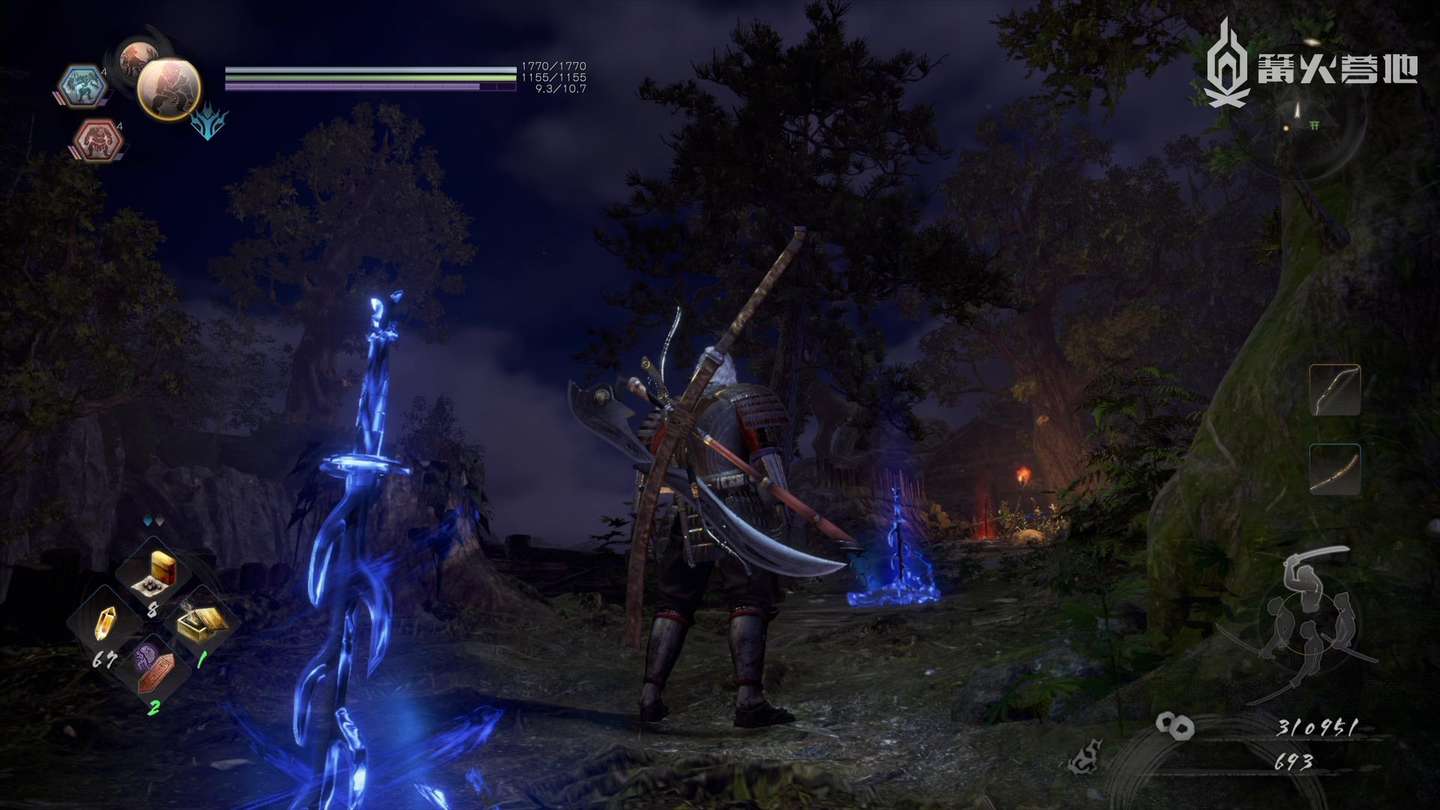Equip the bow in the upper ranged slot
The height and width of the screenshot is (810, 1440).
click(x=1335, y=390)
